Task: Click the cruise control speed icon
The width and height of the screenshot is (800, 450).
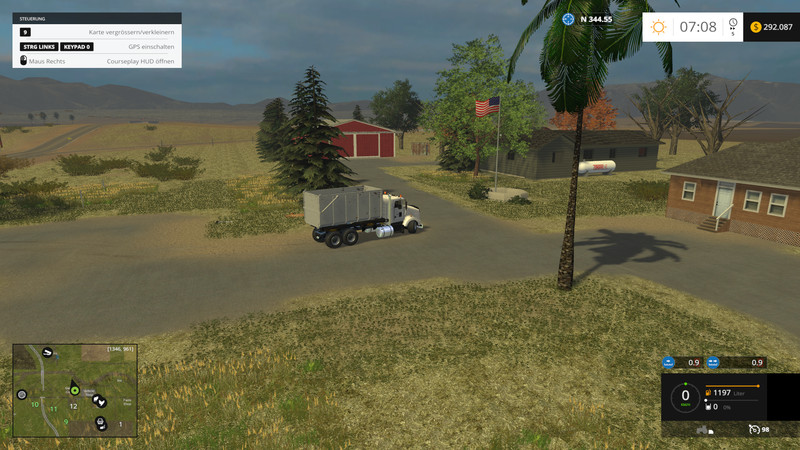Action: (x=753, y=429)
